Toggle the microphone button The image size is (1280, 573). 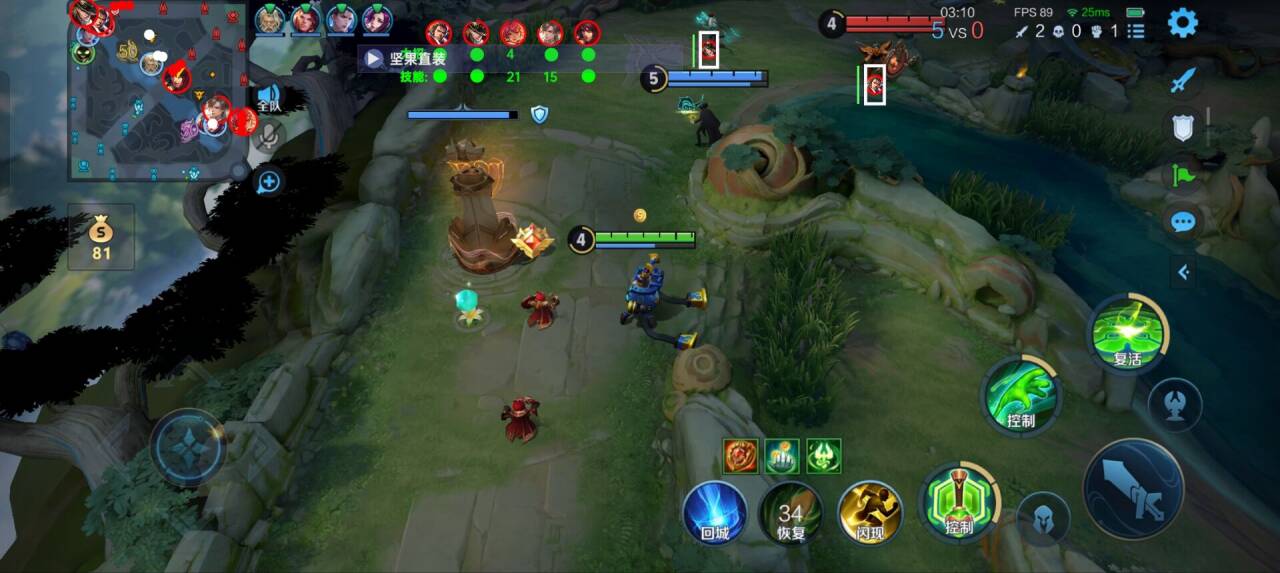coord(268,137)
